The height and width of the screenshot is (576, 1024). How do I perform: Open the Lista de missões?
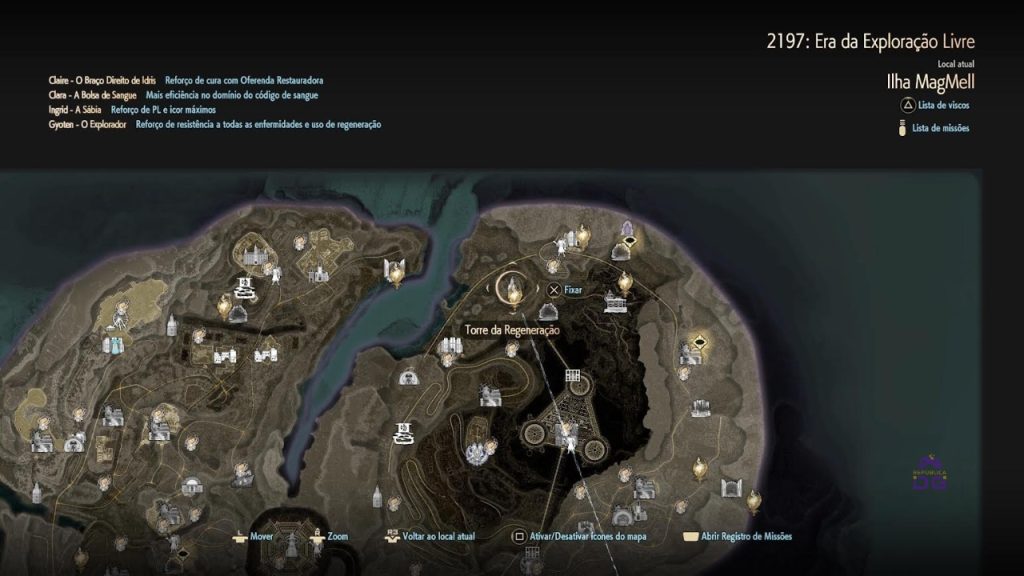(x=940, y=128)
